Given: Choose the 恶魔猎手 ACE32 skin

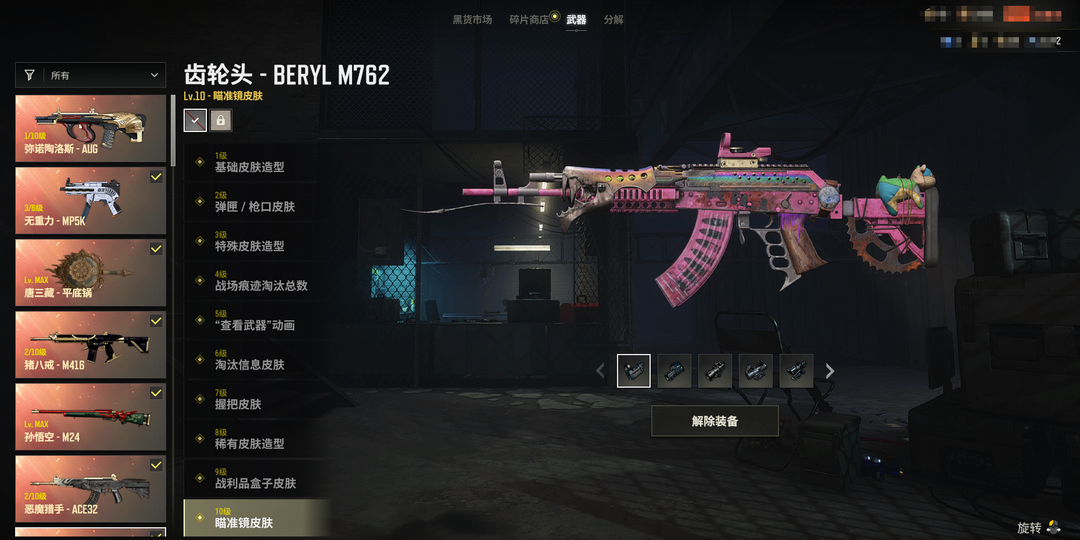Looking at the screenshot, I should tap(91, 489).
